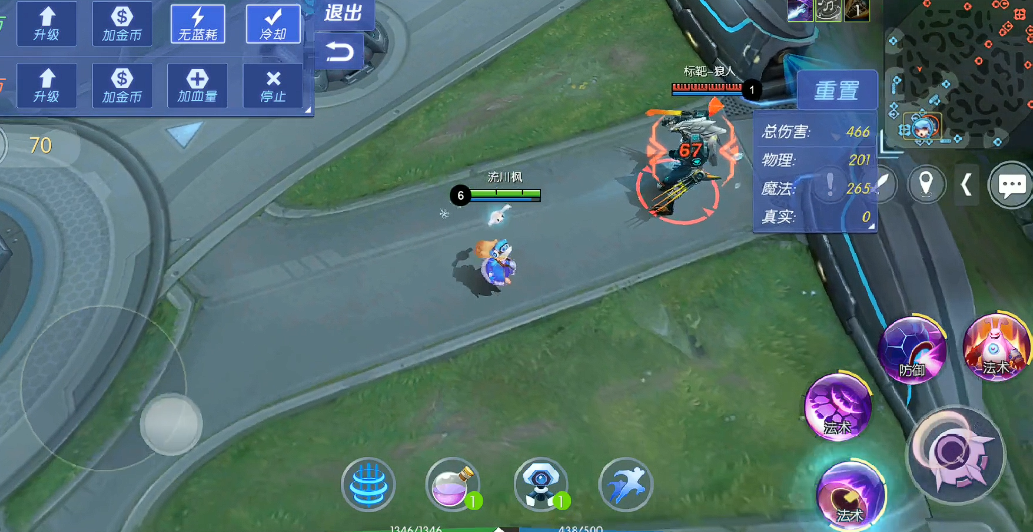Activate the blue running-figure sprint spell
The height and width of the screenshot is (532, 1033).
(x=625, y=485)
